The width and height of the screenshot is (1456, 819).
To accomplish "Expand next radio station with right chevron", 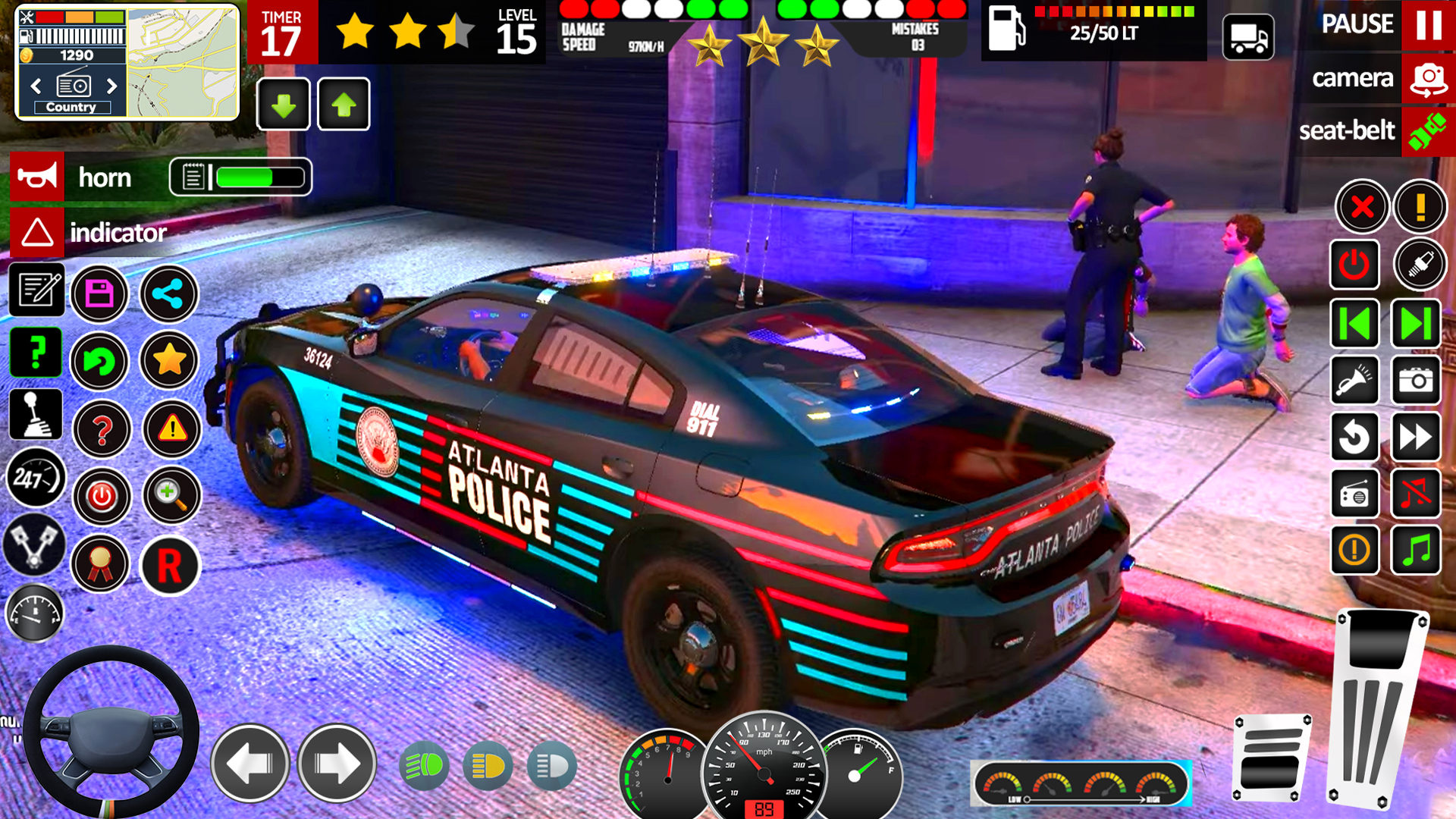I will [x=112, y=86].
